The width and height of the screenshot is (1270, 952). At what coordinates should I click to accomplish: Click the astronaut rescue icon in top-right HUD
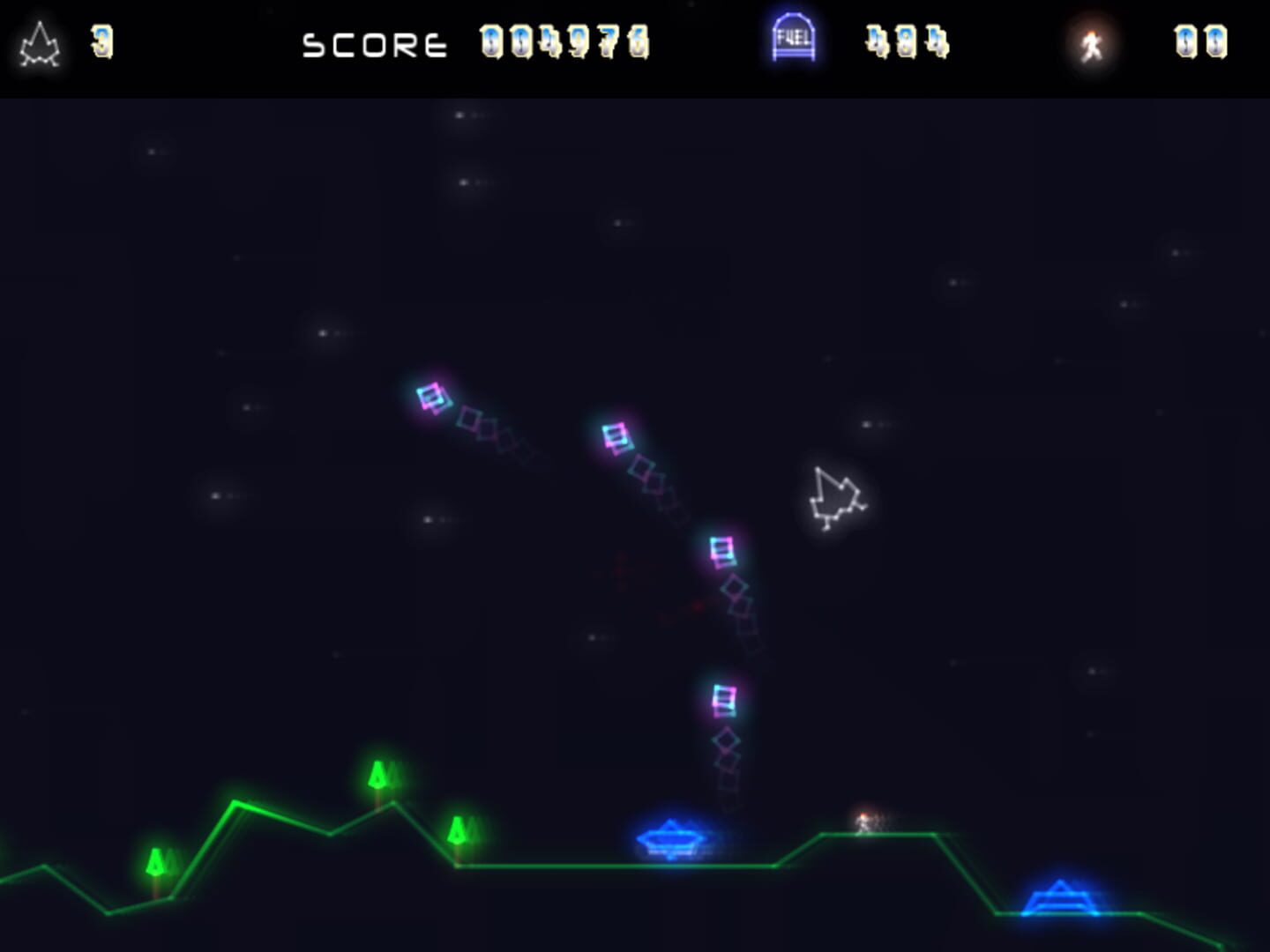click(x=1092, y=41)
